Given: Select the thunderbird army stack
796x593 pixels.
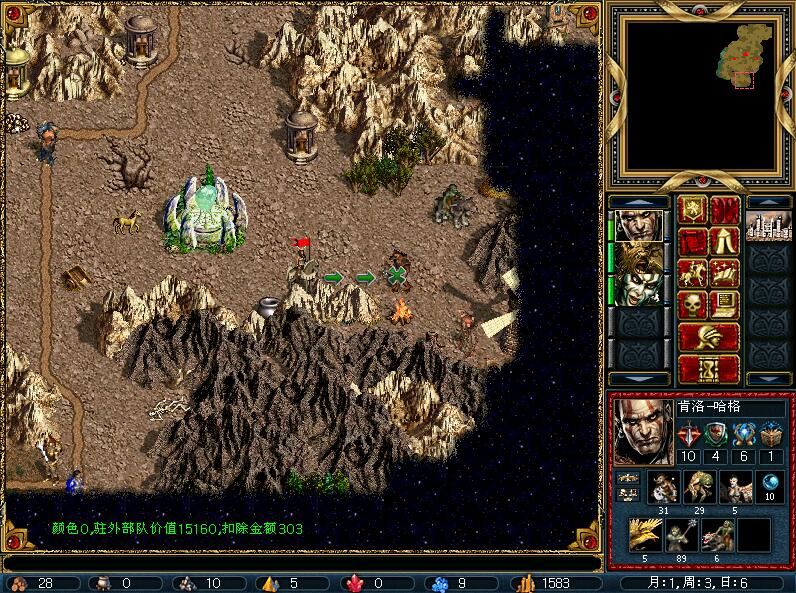Looking at the screenshot, I should coord(645,535).
